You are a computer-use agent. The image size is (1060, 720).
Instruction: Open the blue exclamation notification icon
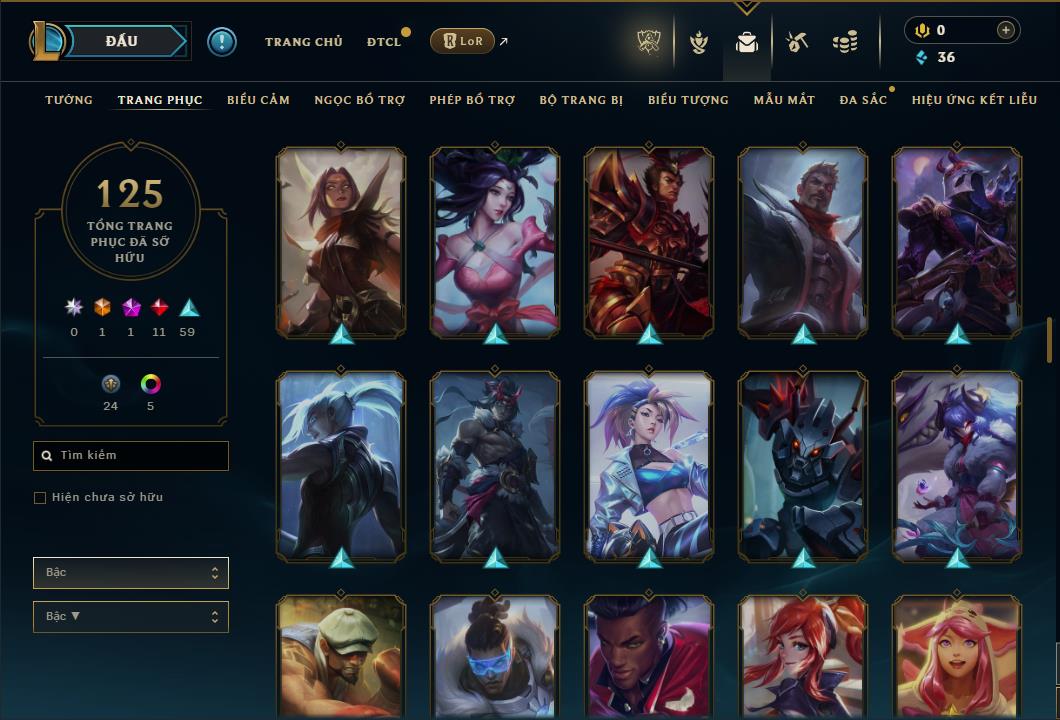click(x=222, y=42)
